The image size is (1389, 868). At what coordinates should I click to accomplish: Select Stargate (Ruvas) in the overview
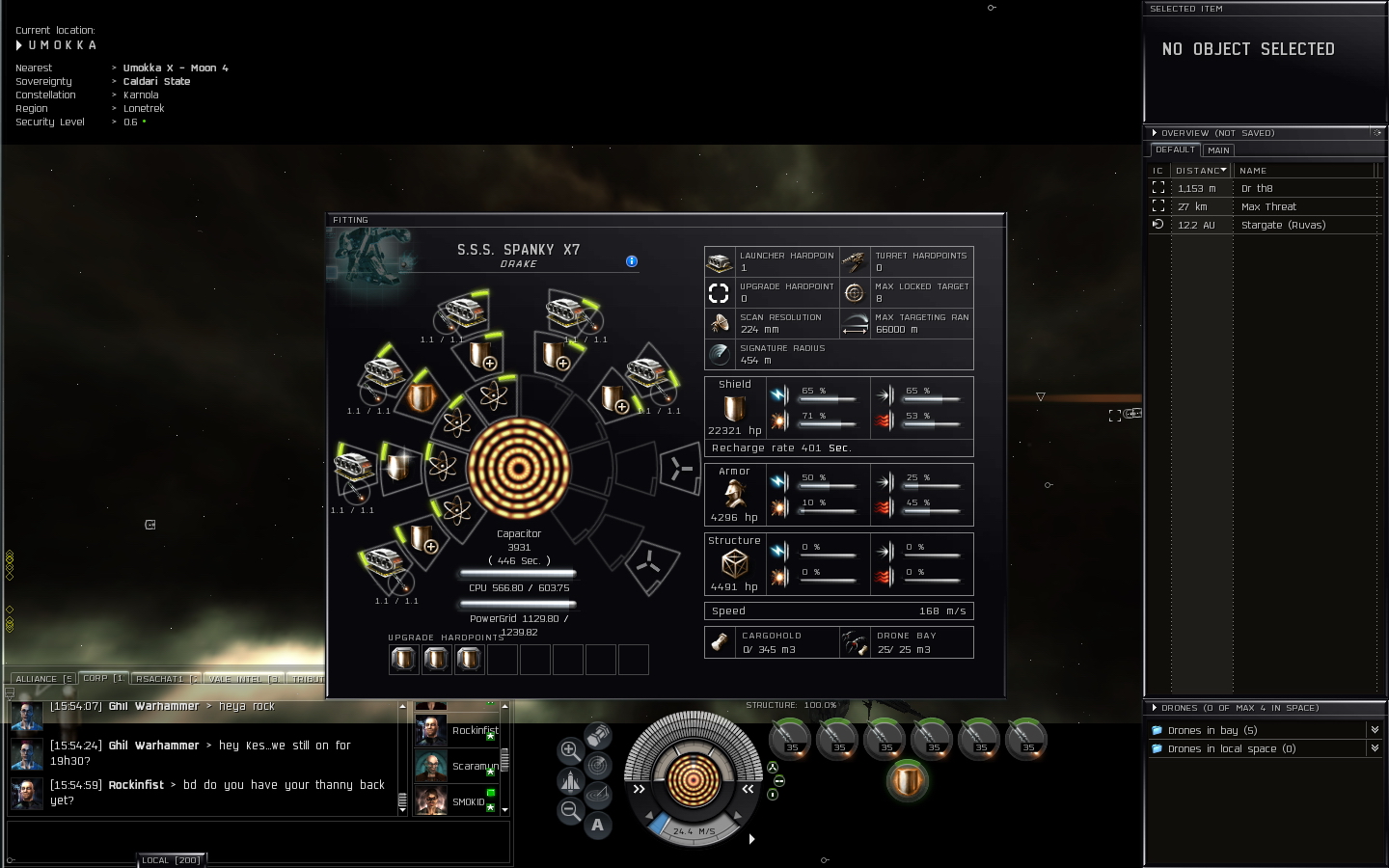click(1283, 225)
